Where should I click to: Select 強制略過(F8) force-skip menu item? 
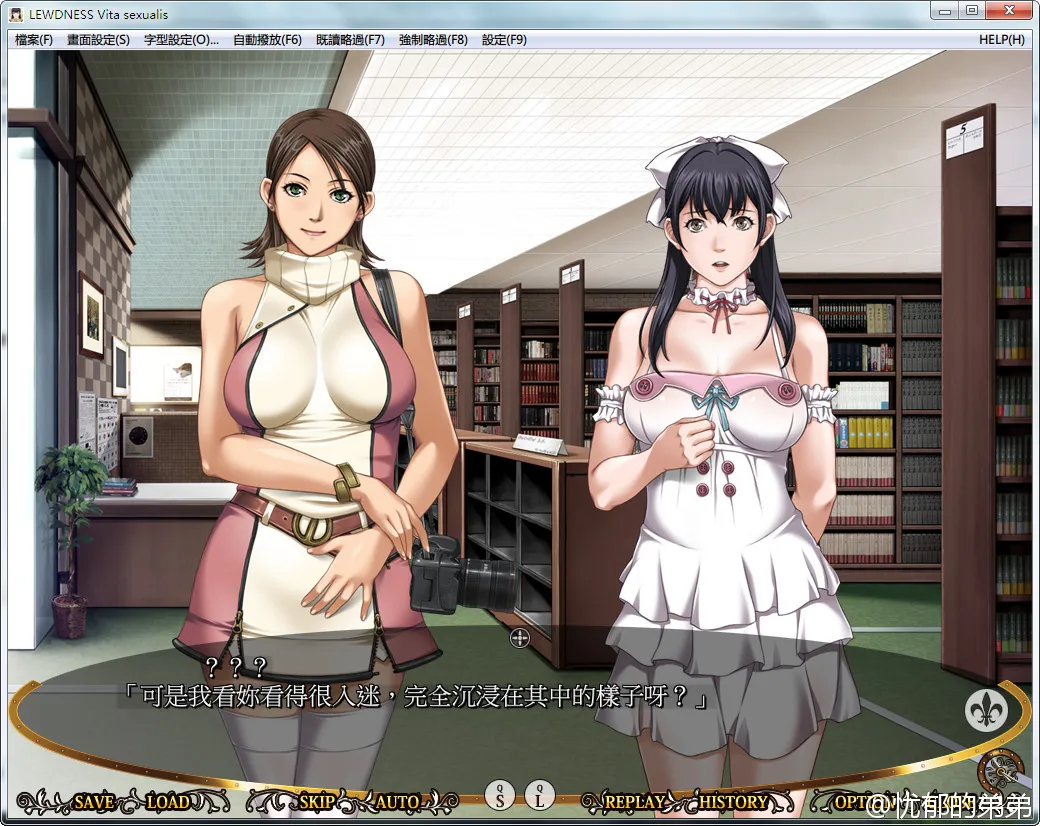pos(433,40)
